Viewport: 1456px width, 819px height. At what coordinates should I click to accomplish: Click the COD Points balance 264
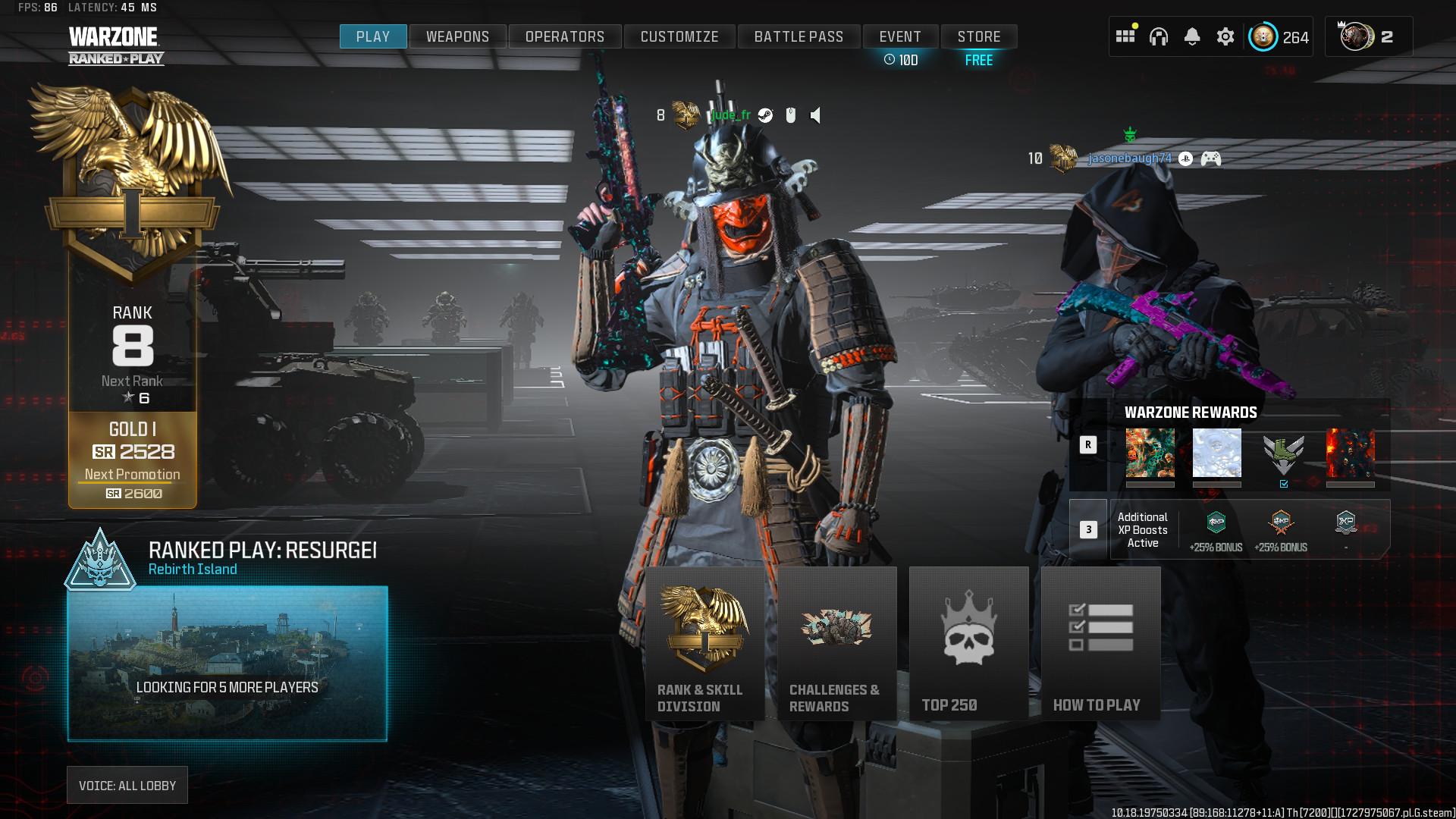click(x=1281, y=37)
